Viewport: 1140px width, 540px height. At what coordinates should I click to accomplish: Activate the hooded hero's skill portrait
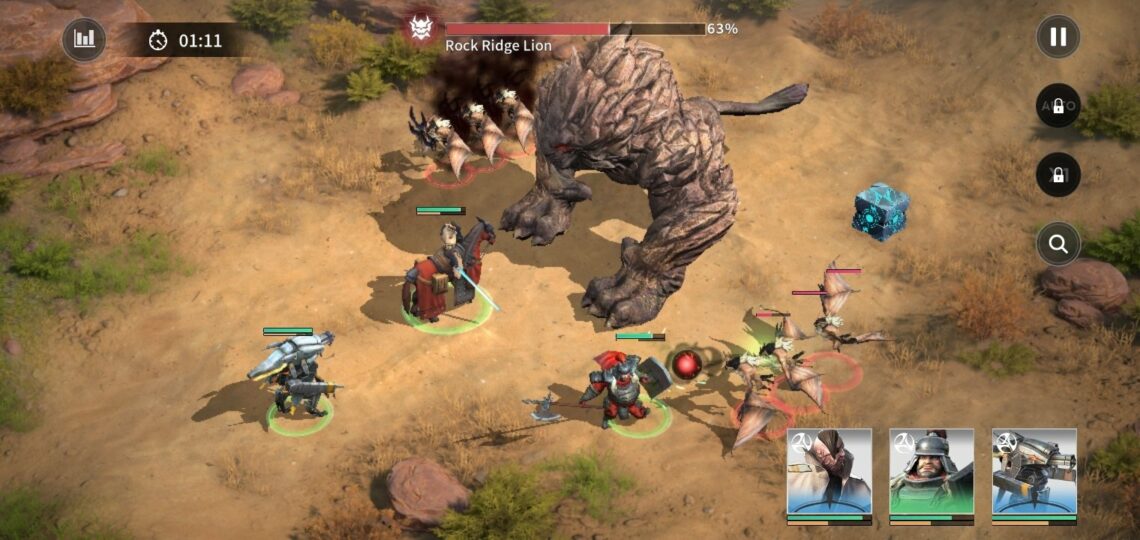click(x=829, y=472)
